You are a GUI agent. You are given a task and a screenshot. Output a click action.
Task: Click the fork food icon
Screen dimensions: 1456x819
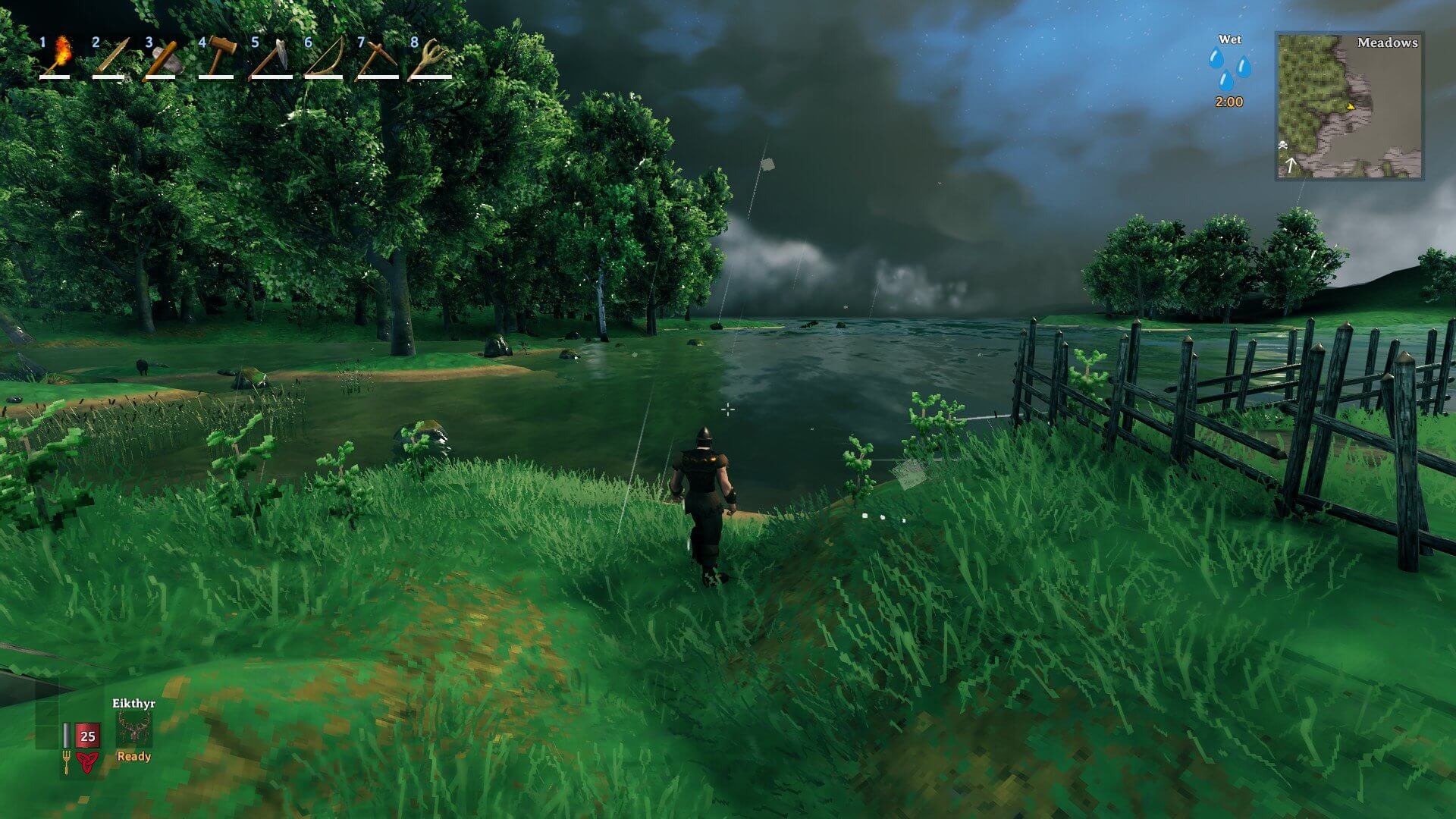[66, 761]
